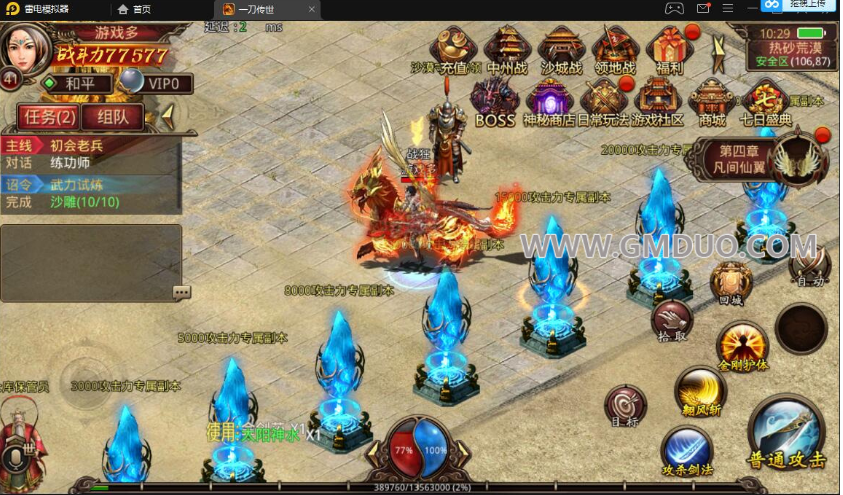Viewport: 843px width, 495px height.
Task: Open the 沙城战 siege event
Action: click(x=561, y=50)
